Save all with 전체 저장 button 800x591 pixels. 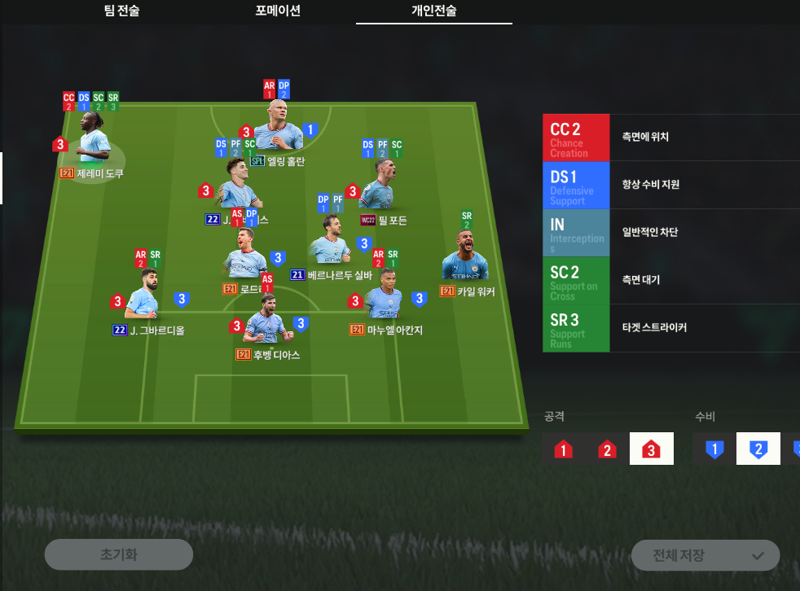coord(705,555)
